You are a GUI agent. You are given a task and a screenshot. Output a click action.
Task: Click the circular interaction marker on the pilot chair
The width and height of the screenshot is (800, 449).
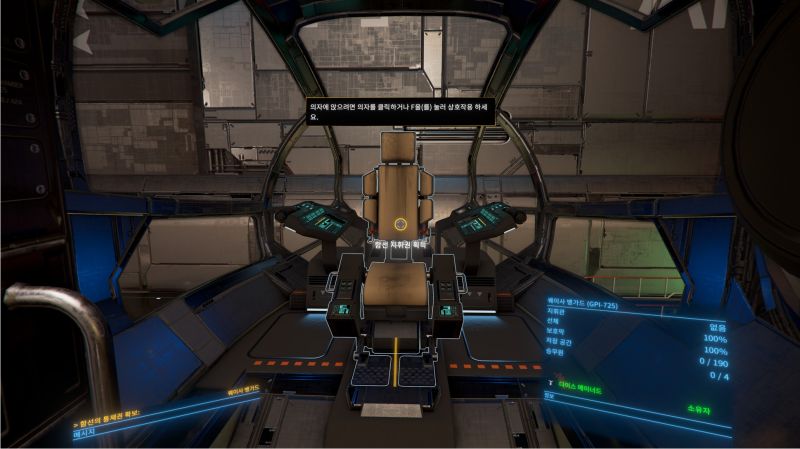point(401,224)
